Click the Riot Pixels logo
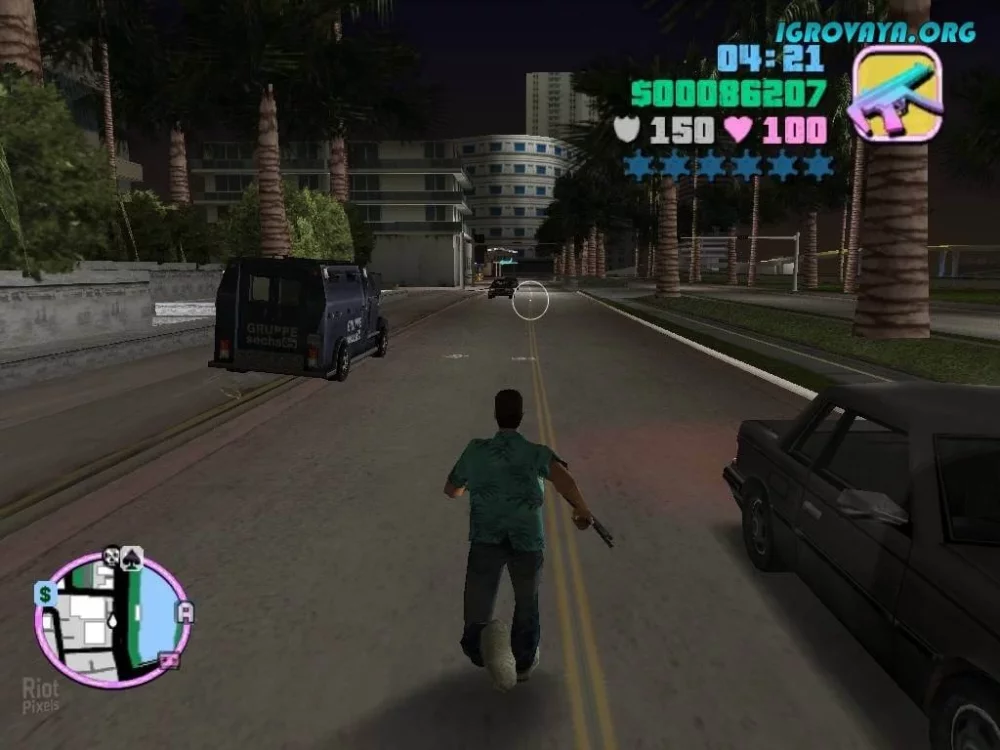The width and height of the screenshot is (1000, 750). (41, 694)
